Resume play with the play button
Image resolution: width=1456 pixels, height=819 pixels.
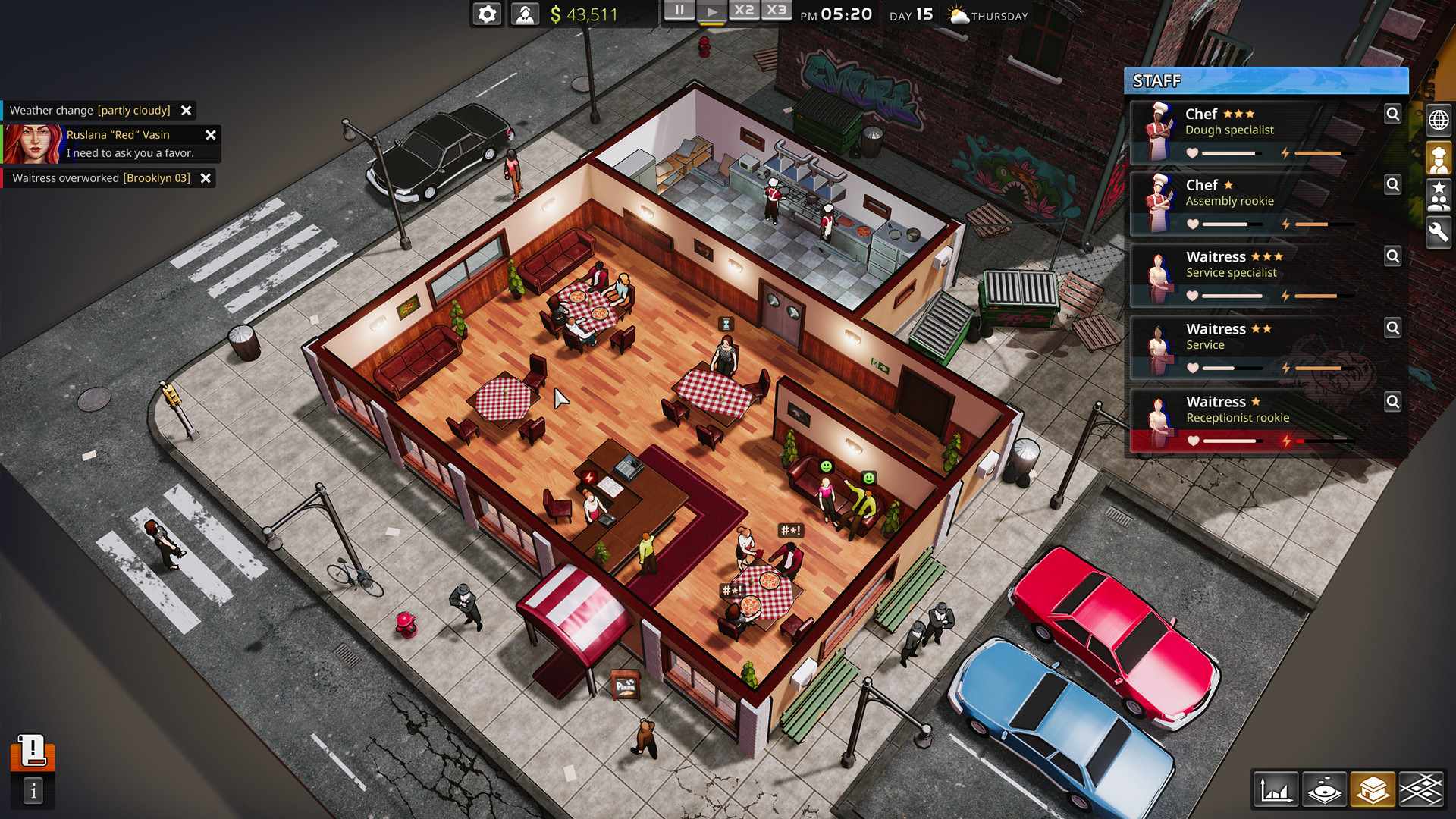pos(712,11)
